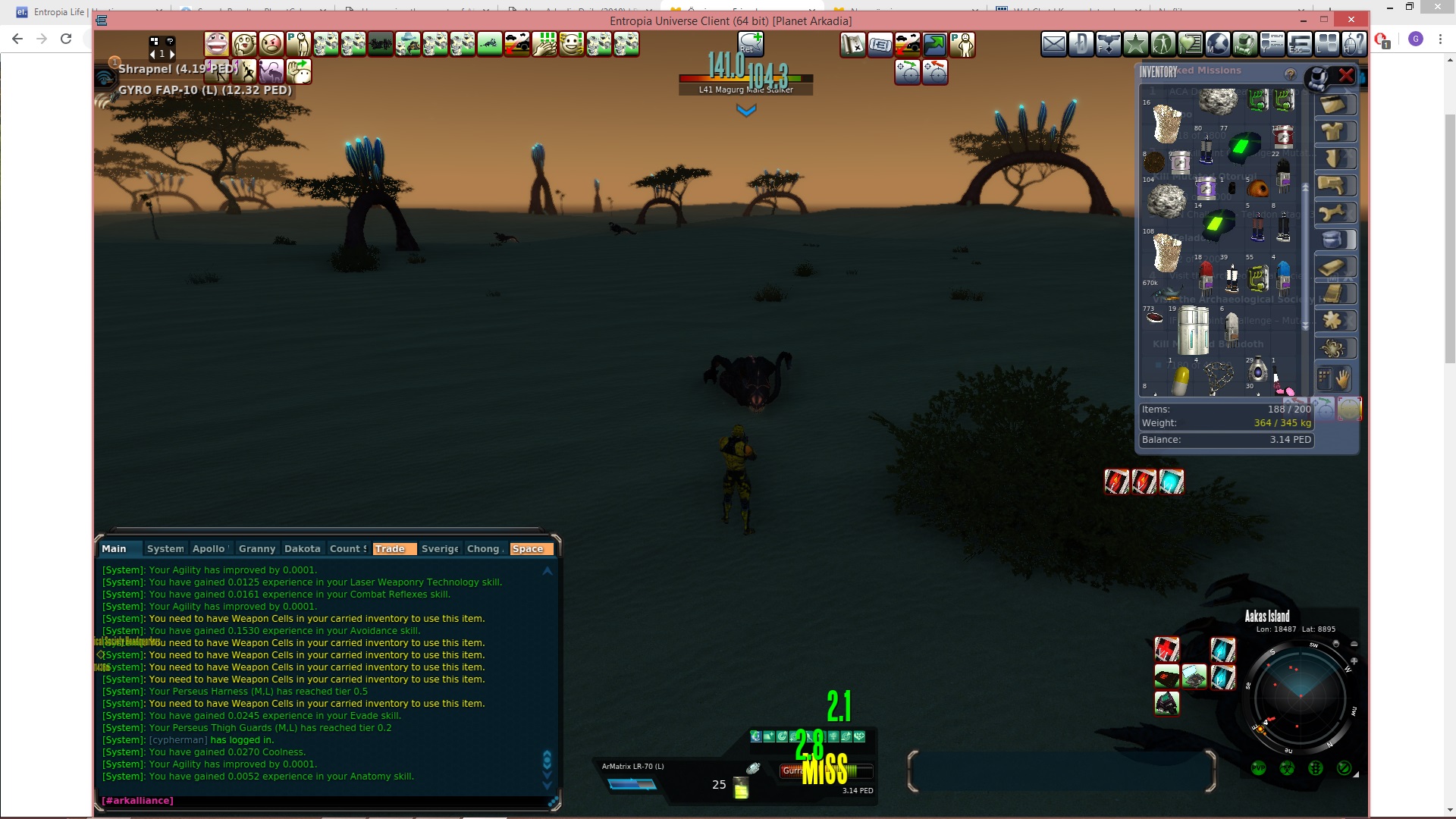The height and width of the screenshot is (819, 1456).
Task: Open the tools wrench inventory category
Action: 1333,213
